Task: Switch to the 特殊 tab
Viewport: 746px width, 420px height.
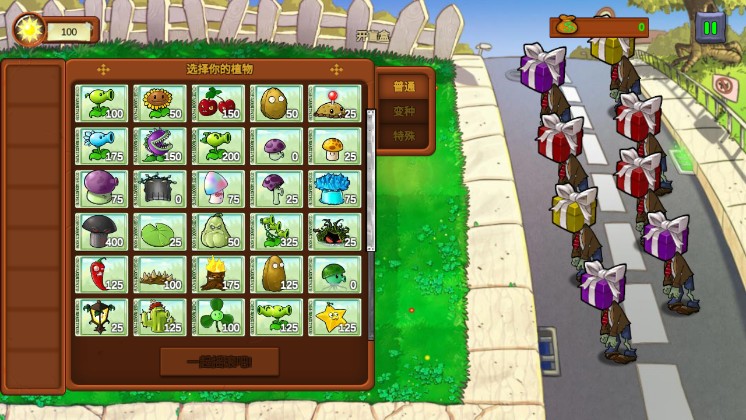Action: coord(403,135)
